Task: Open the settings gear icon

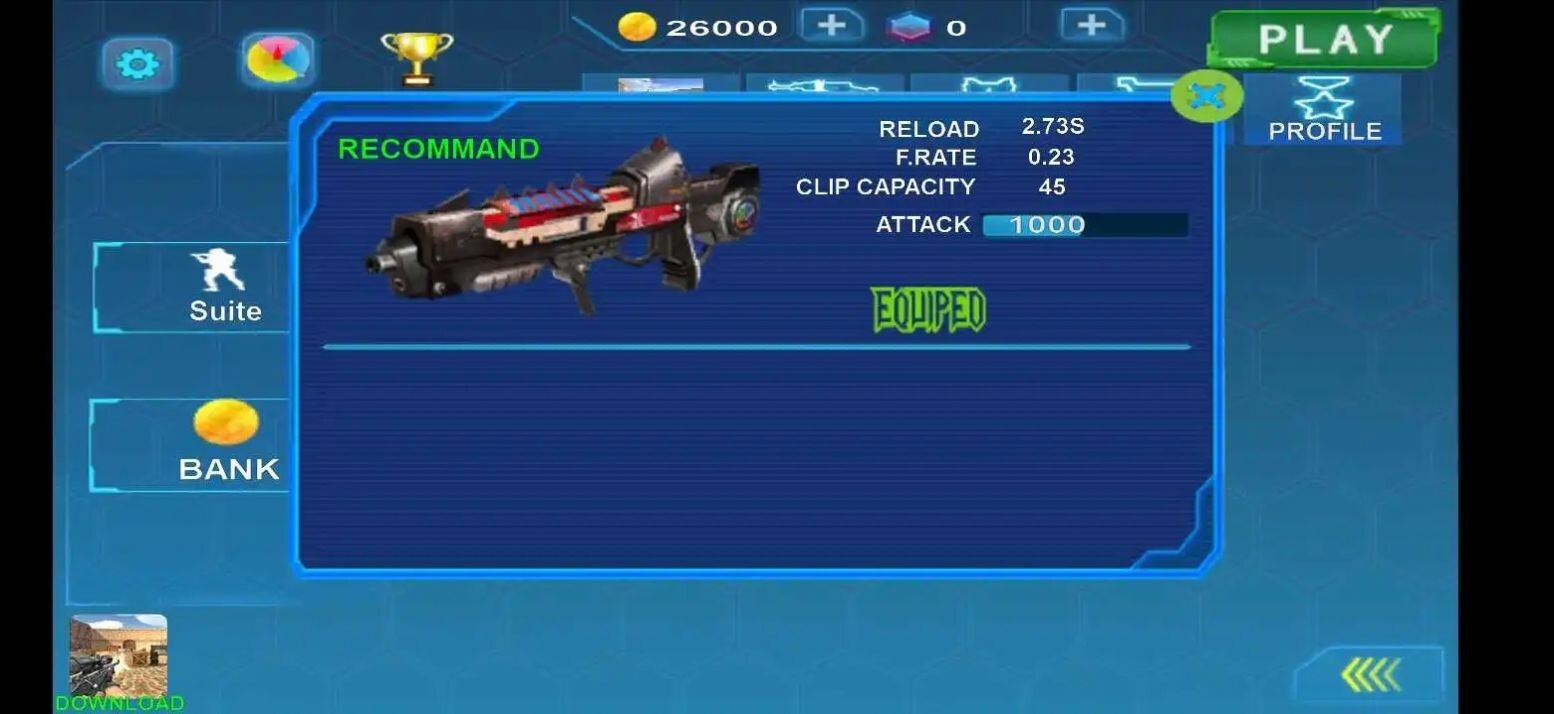Action: click(138, 65)
